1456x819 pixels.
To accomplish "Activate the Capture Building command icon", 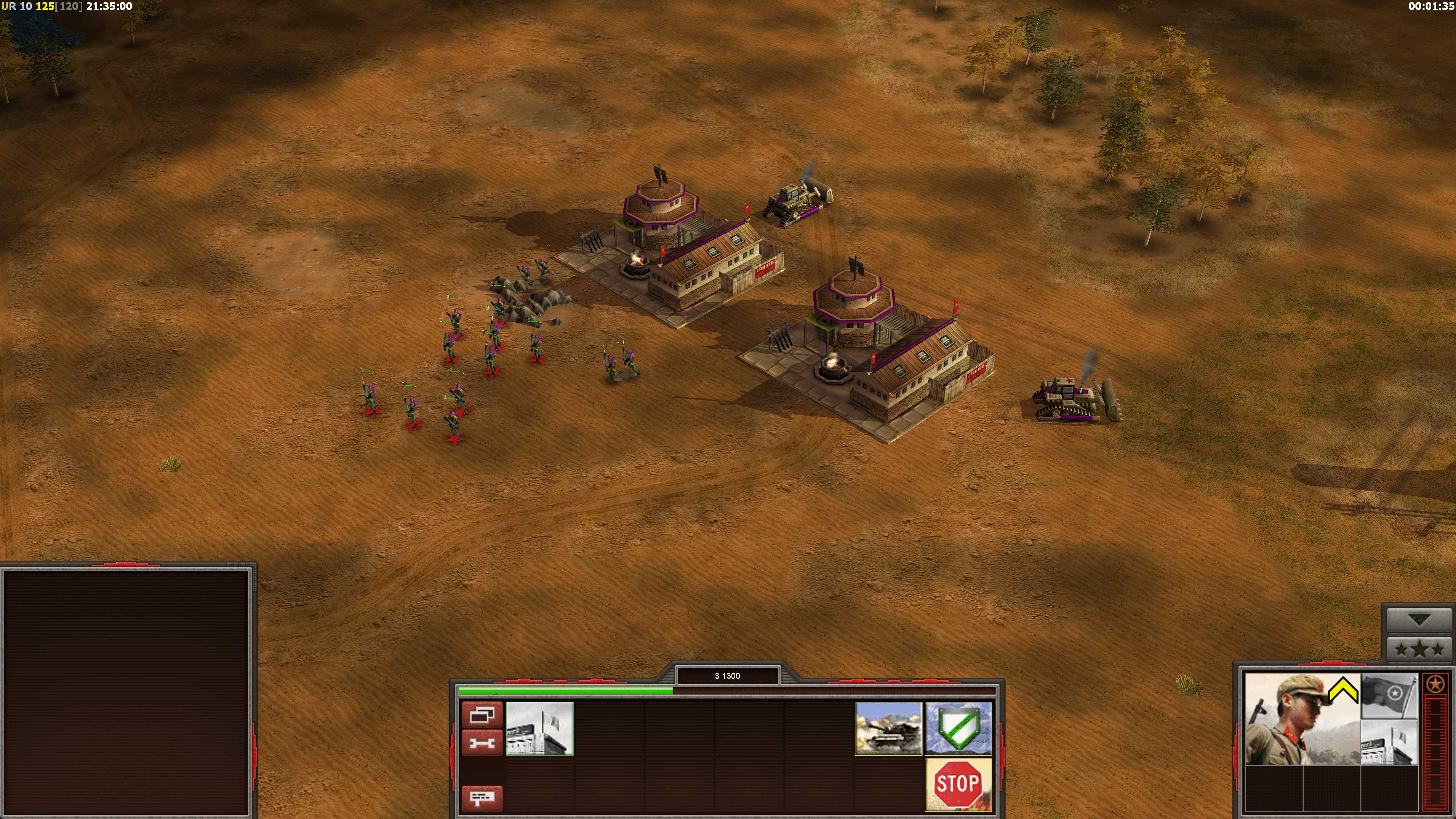I will click(539, 728).
